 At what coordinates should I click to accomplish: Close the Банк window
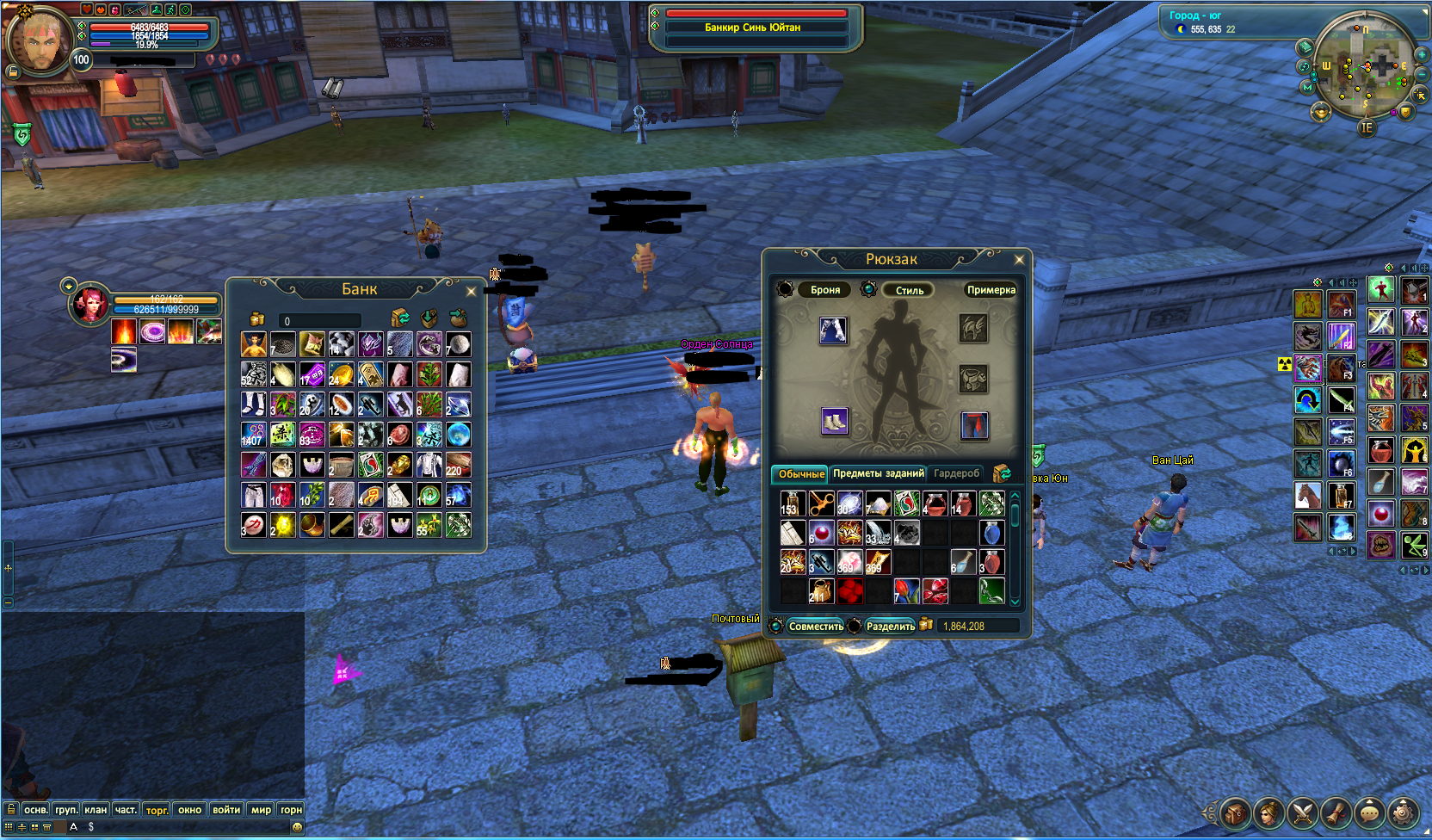pos(471,292)
